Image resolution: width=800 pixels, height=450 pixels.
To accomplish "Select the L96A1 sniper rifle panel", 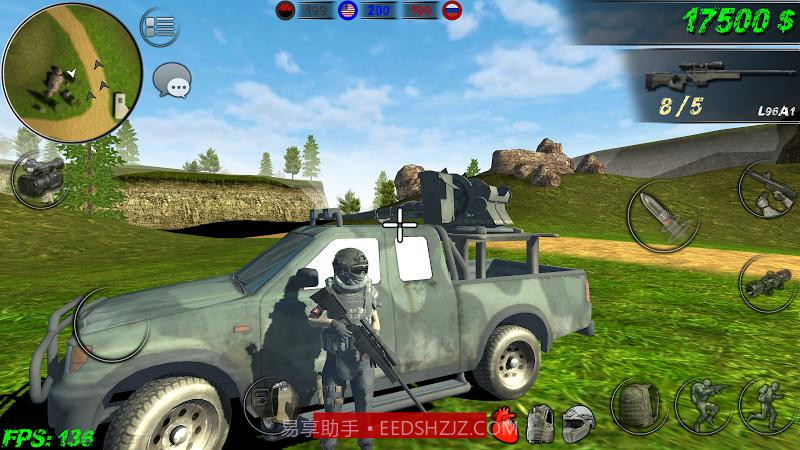I will [x=712, y=86].
